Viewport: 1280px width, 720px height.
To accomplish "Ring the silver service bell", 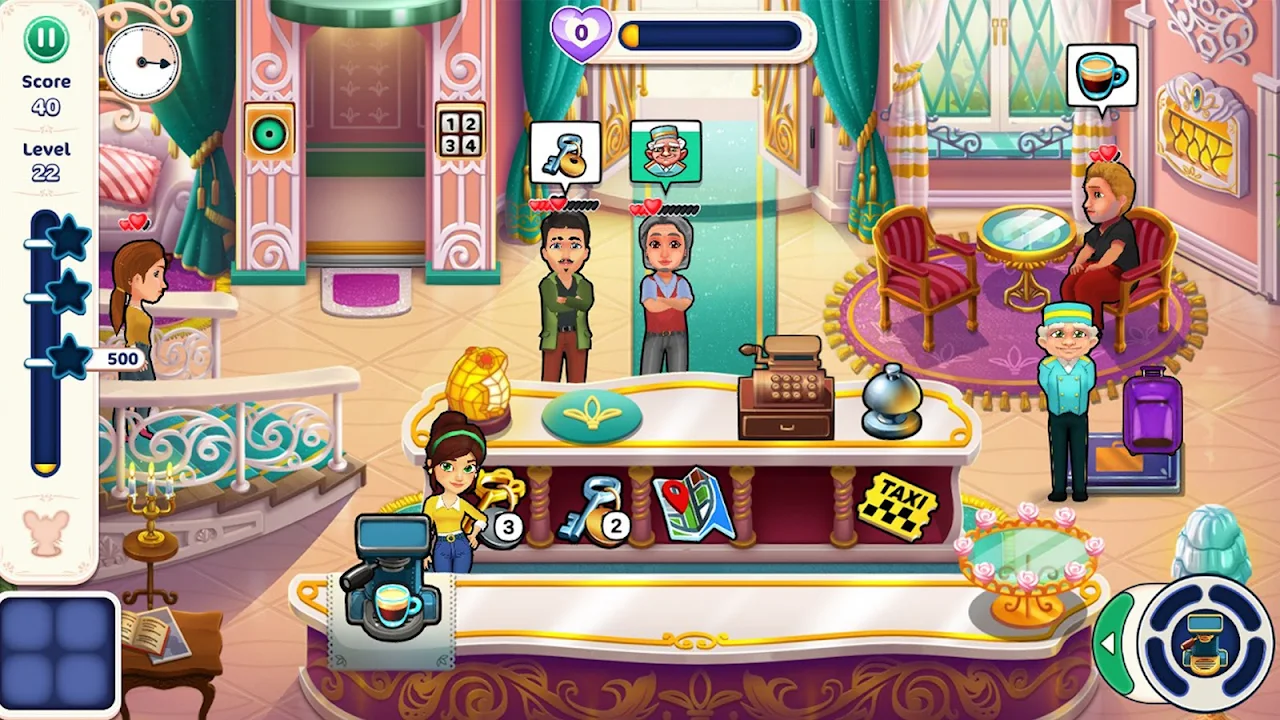I will pos(892,400).
